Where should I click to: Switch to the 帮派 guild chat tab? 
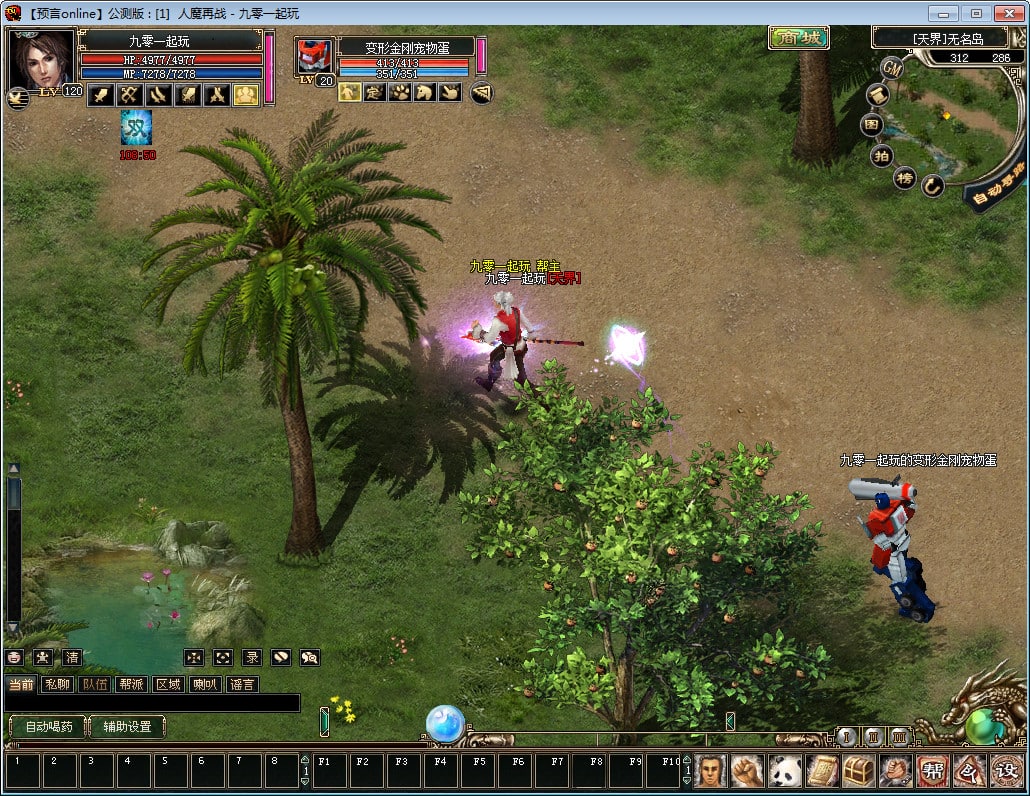[x=131, y=685]
